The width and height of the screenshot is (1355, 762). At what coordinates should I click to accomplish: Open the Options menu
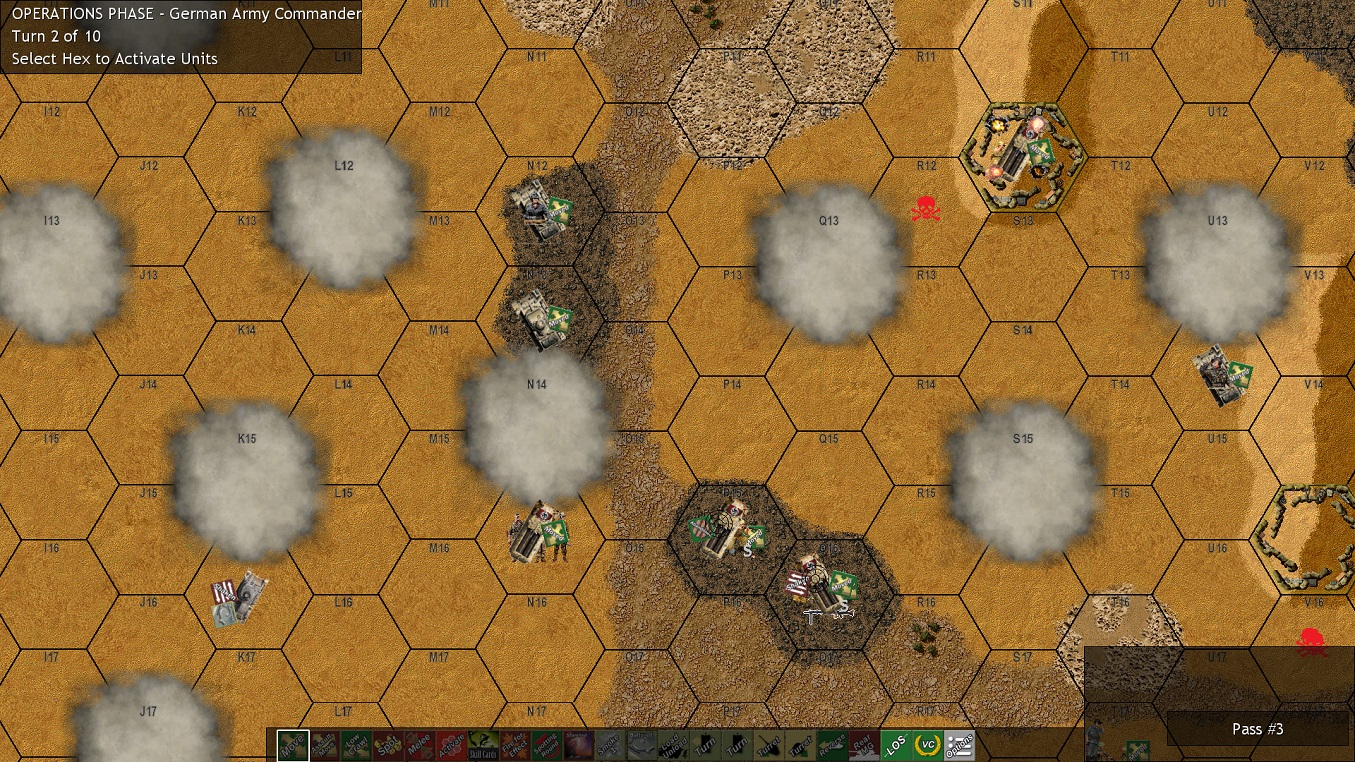coord(958,744)
